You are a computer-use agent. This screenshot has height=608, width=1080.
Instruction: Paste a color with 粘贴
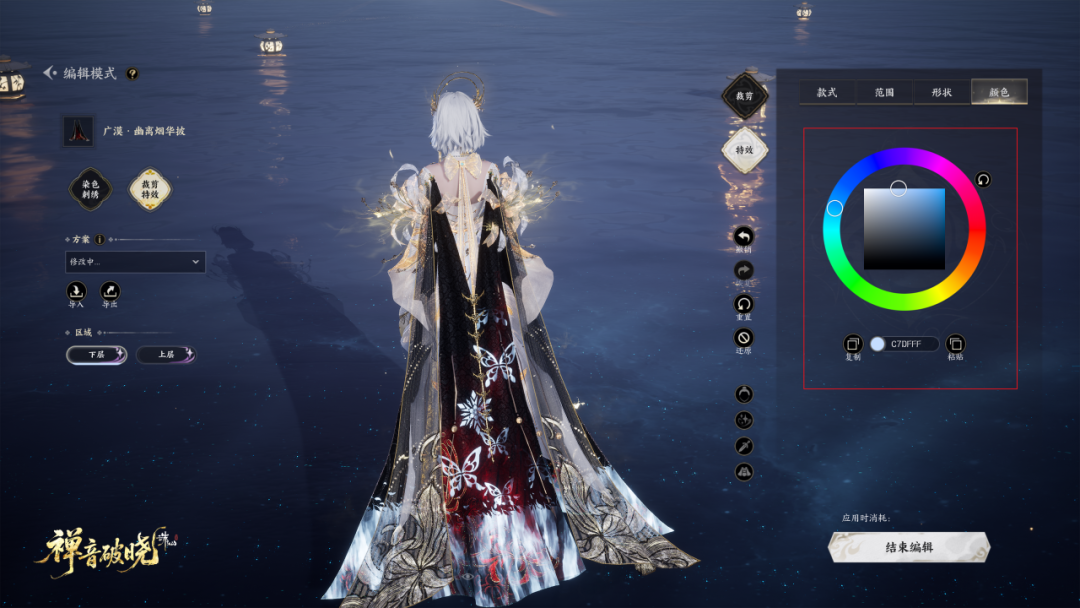955,344
